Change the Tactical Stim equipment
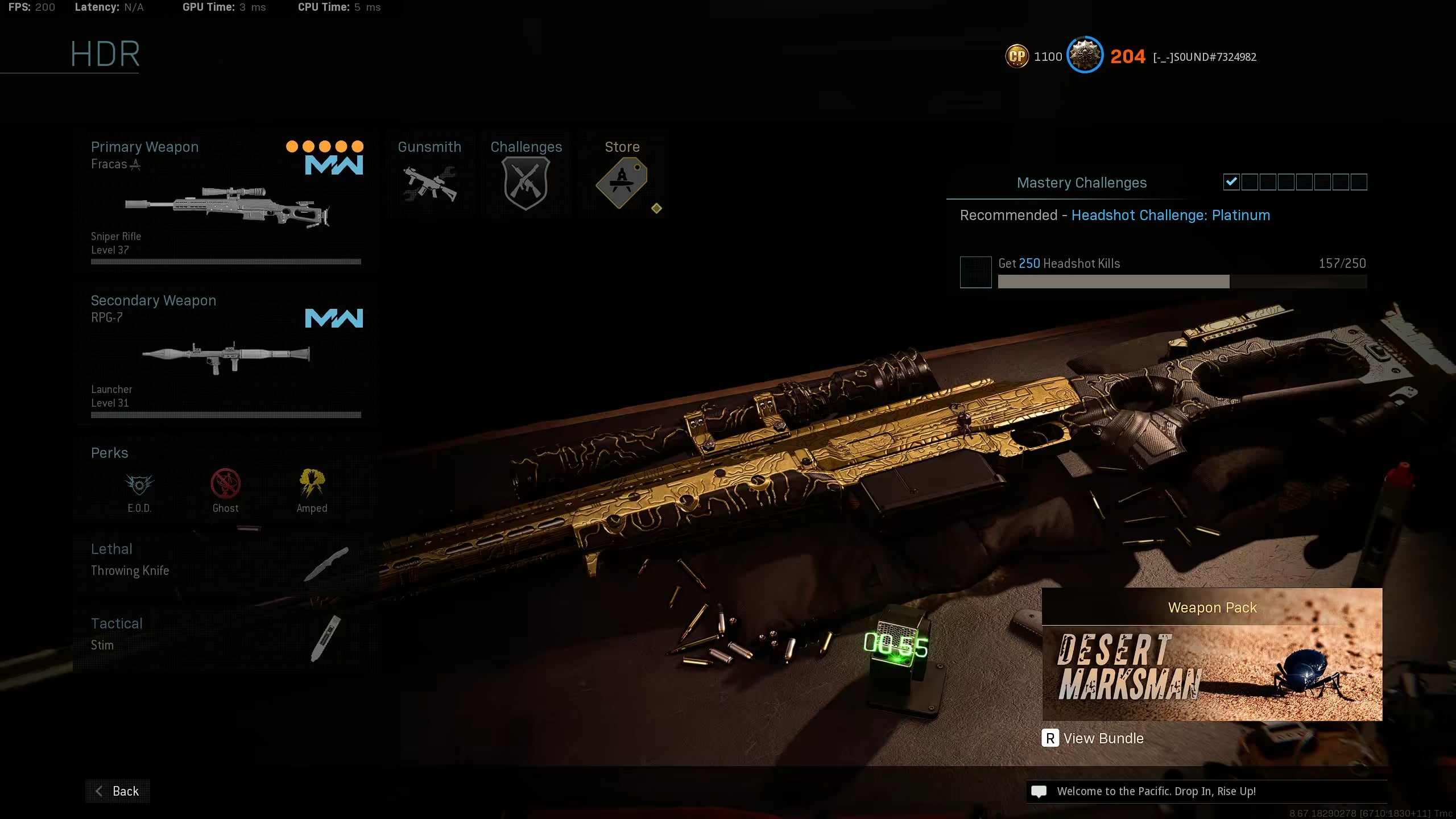1456x819 pixels. pos(226,635)
